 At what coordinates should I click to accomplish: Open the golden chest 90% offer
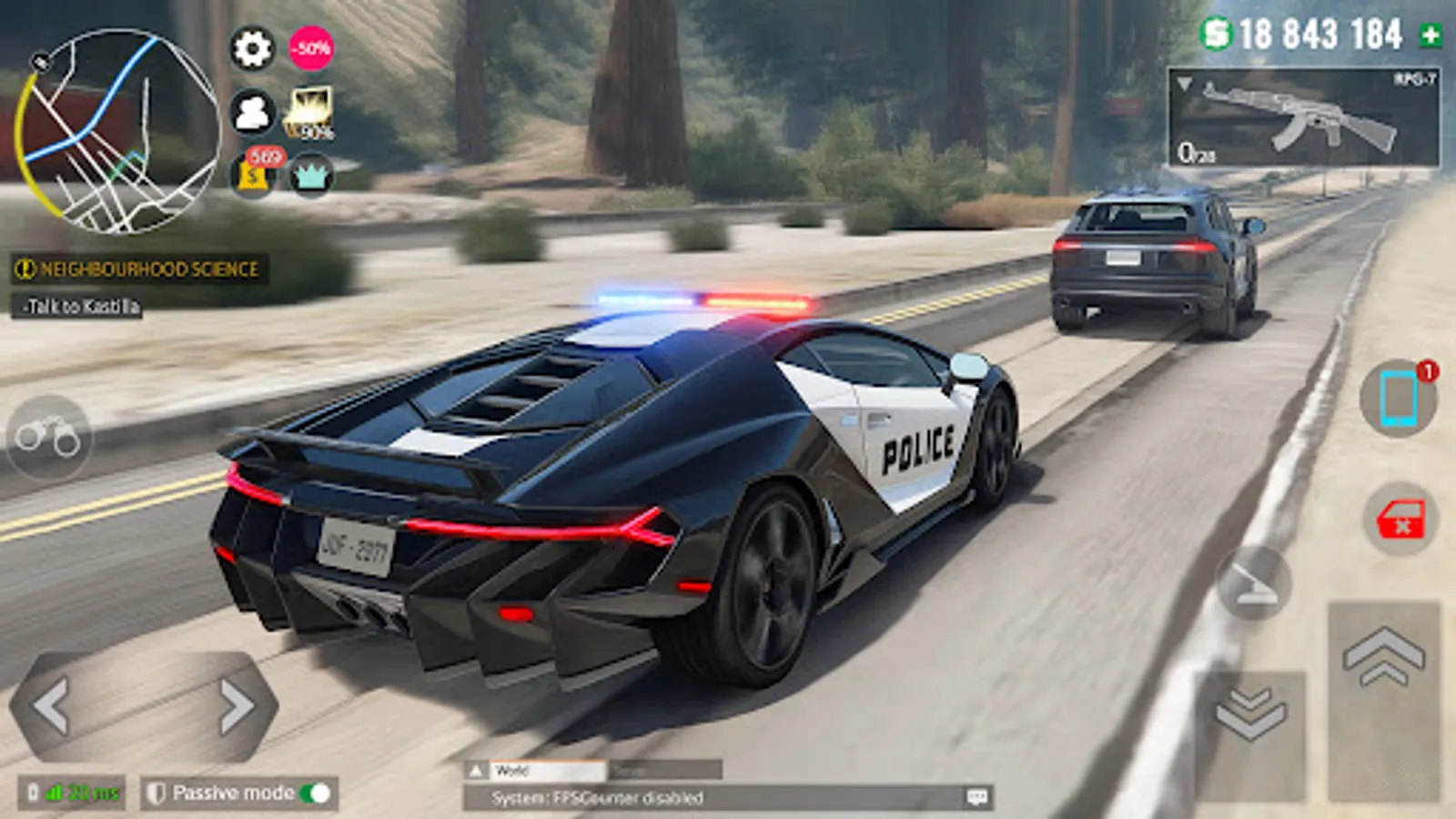[x=311, y=109]
